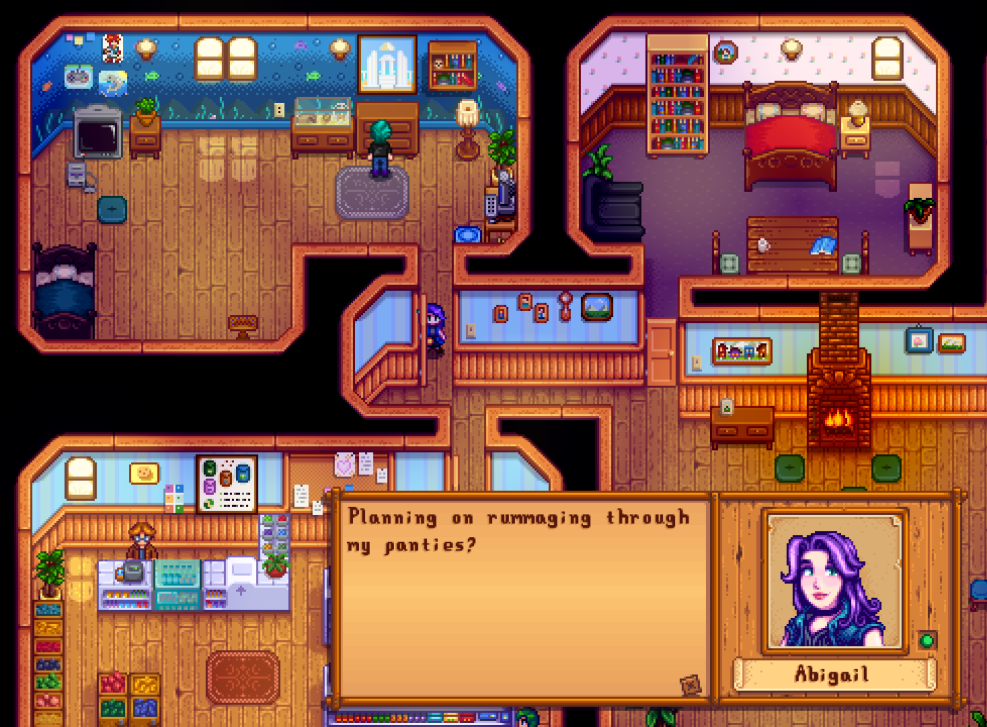Click Abigail's portrait in the dialogue panel
This screenshot has width=987, height=727.
coord(835,582)
